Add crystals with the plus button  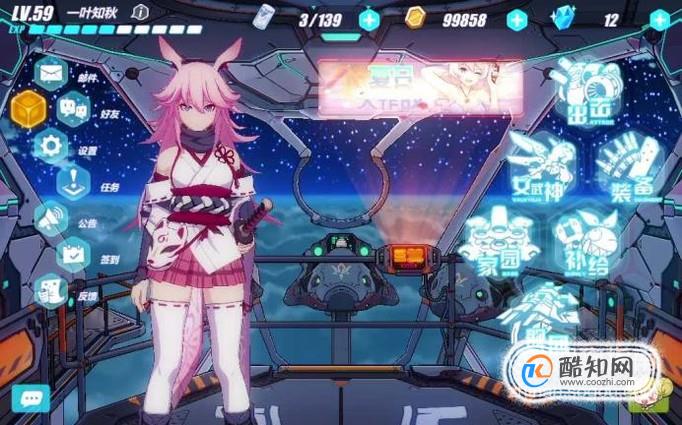(x=660, y=19)
